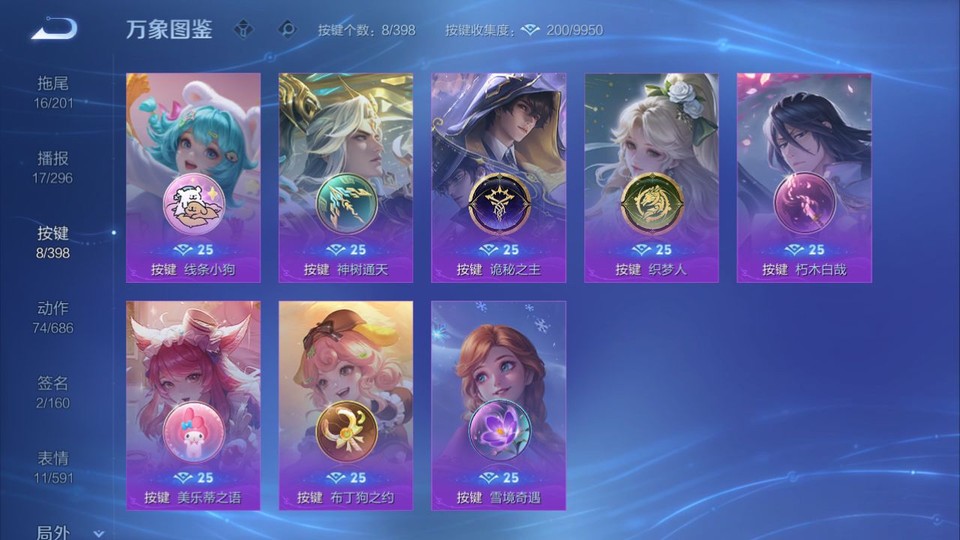
Task: Open the 诡秘之主 button skin card
Action: [x=498, y=177]
